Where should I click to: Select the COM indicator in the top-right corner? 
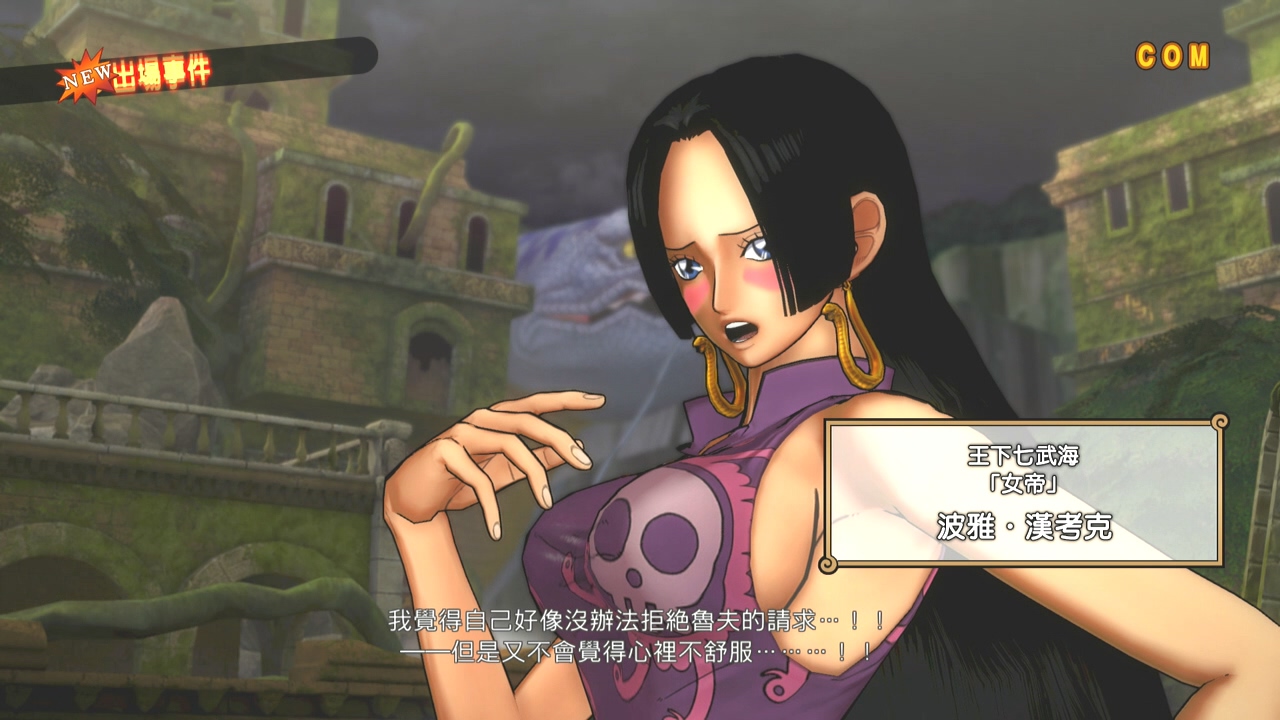point(1172,57)
